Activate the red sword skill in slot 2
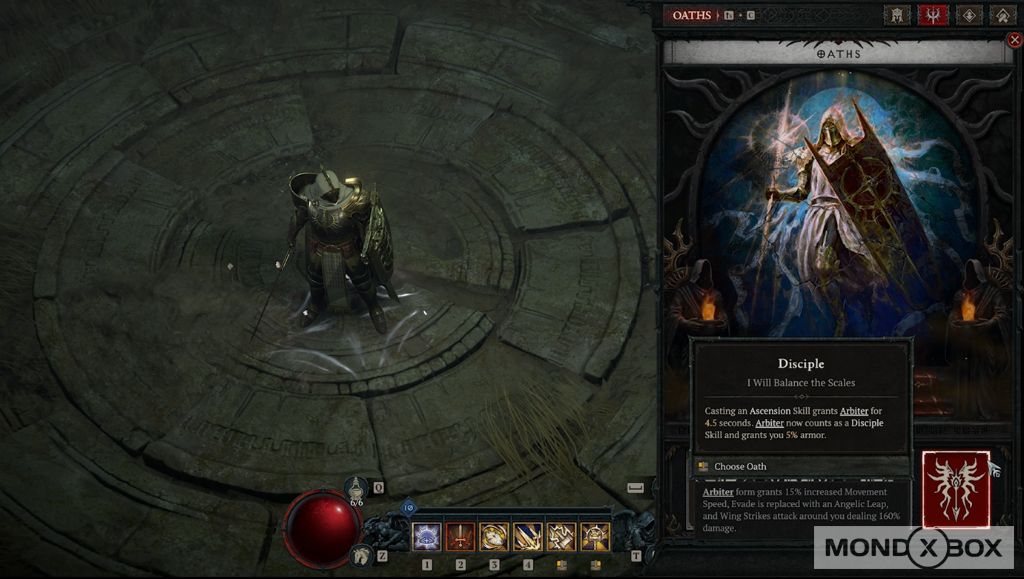Screen dimensions: 1024x579 pos(460,537)
